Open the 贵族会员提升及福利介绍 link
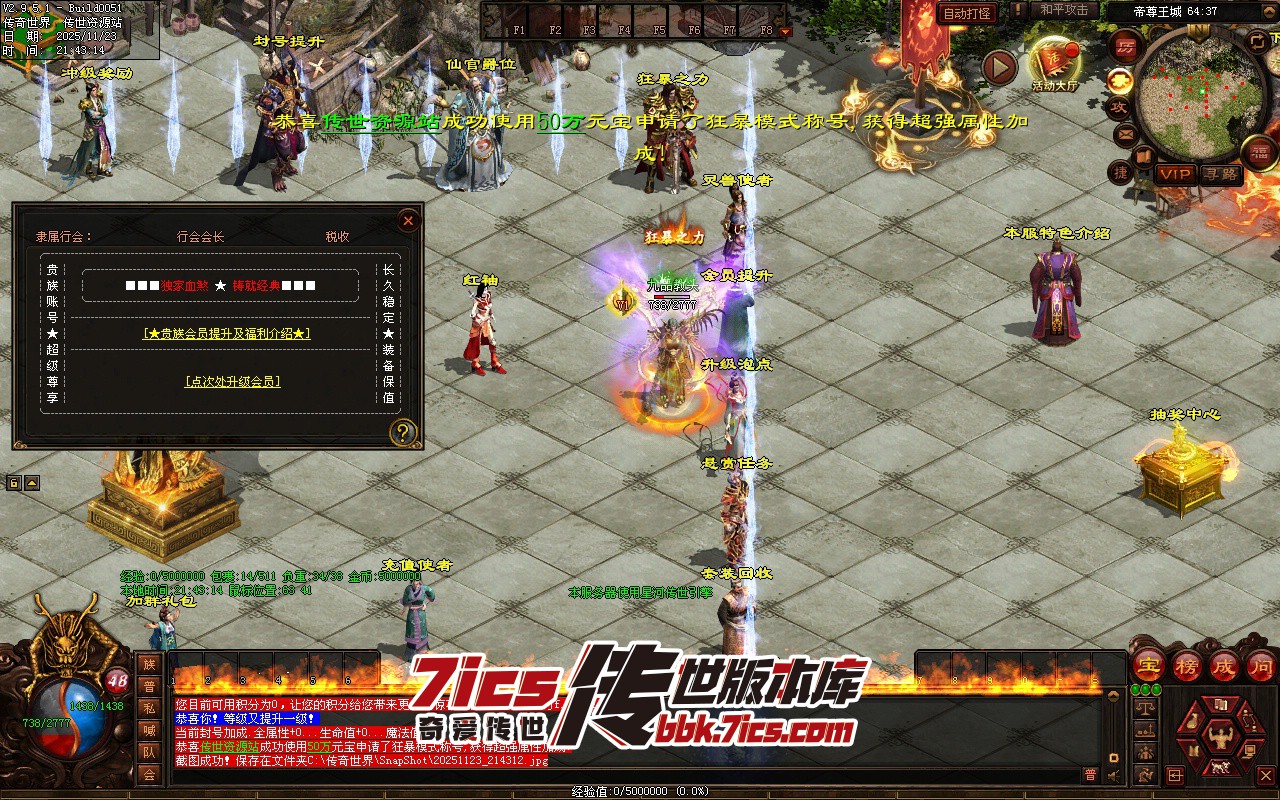The image size is (1280, 800). click(x=227, y=333)
